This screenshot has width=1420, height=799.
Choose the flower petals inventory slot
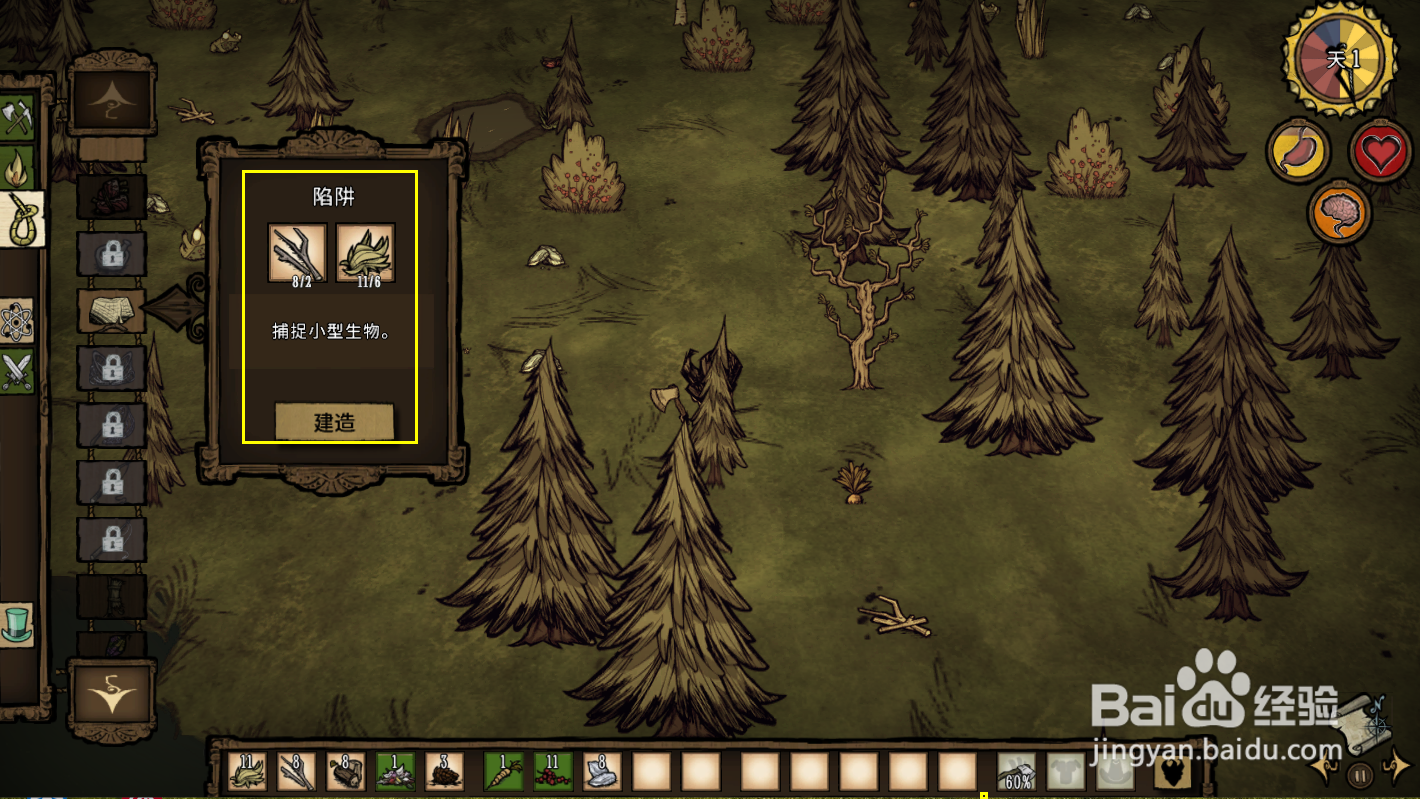coord(395,771)
